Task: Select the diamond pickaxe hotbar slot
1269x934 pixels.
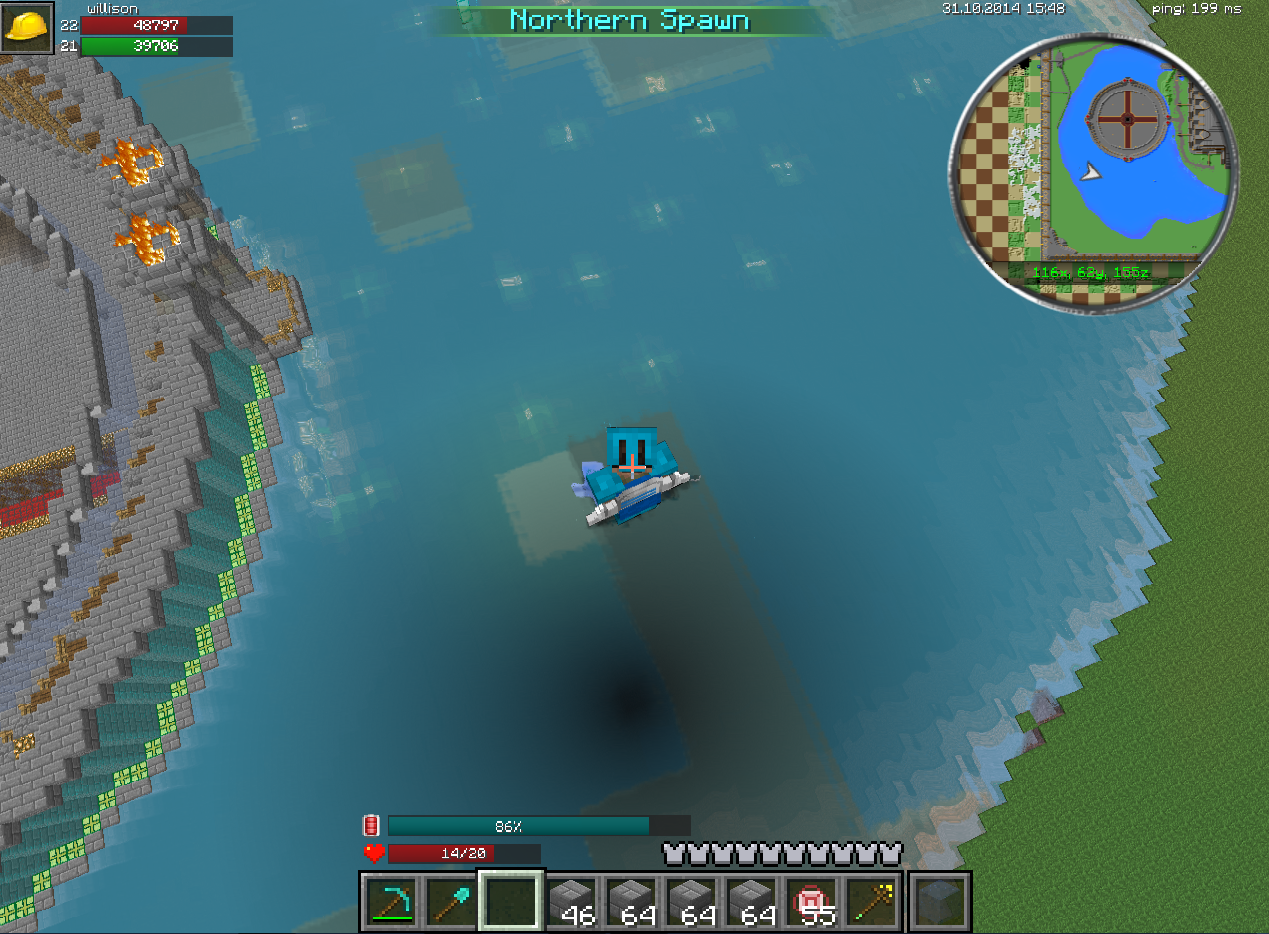Action: click(x=390, y=901)
